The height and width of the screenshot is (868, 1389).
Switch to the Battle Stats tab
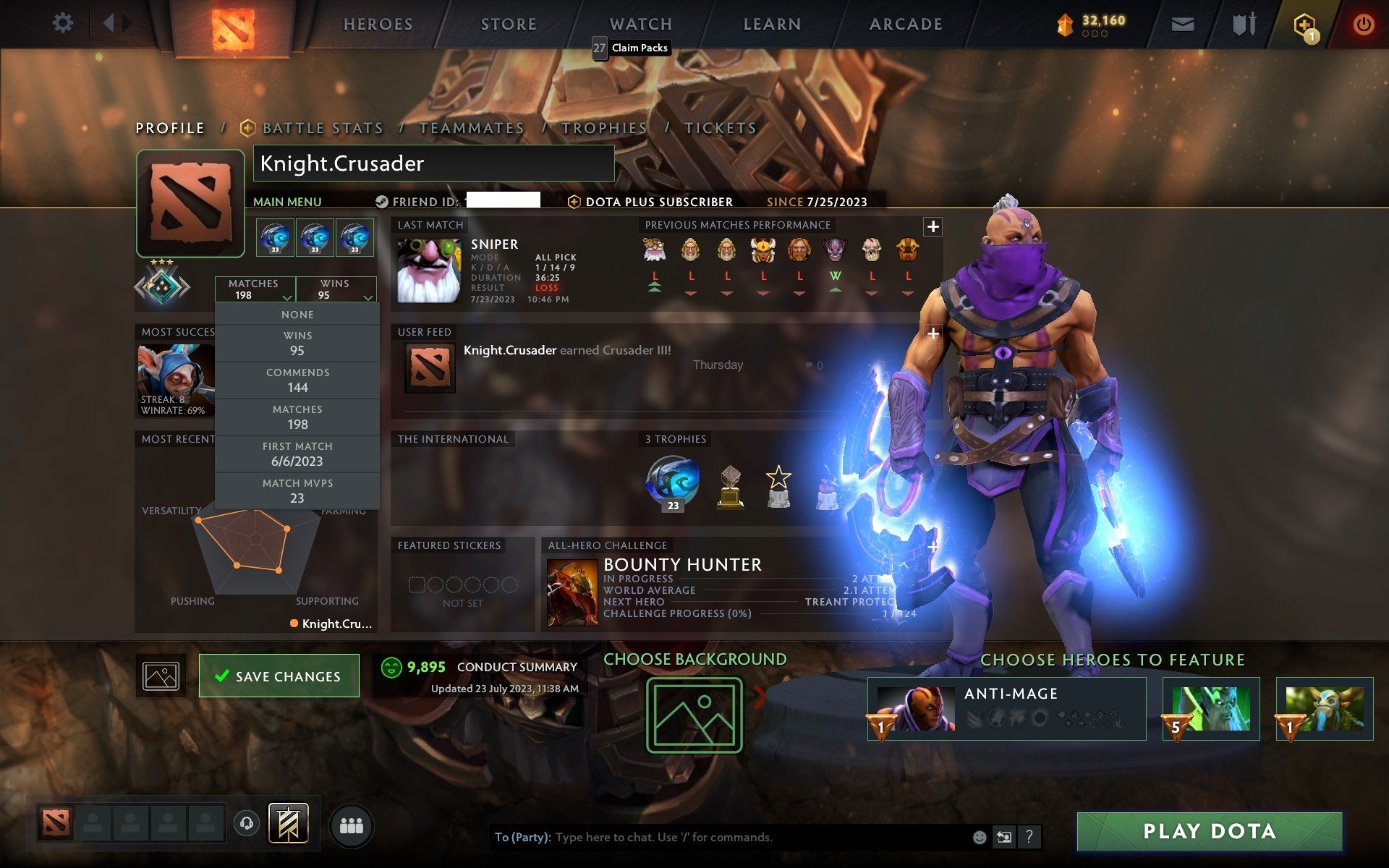(x=323, y=127)
